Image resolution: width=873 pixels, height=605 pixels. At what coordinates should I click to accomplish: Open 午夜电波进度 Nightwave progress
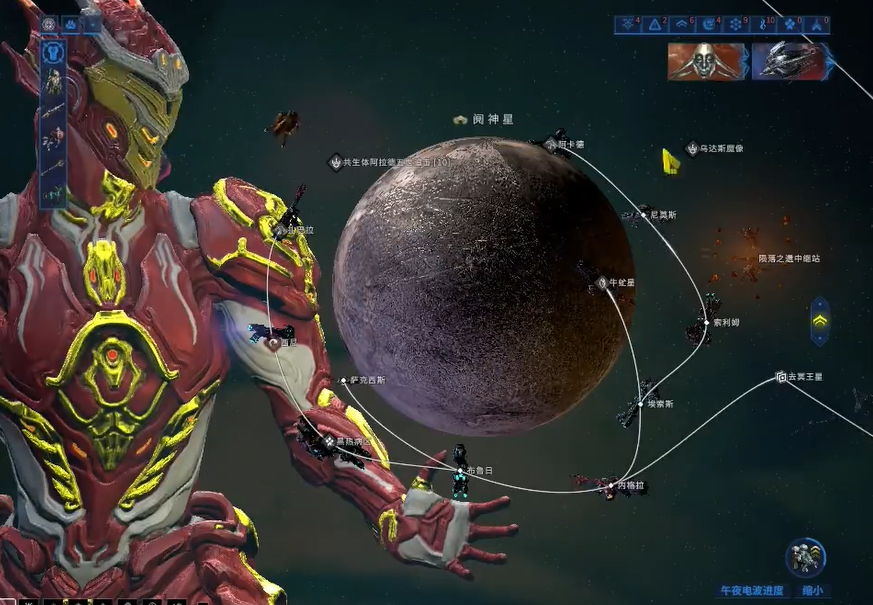[x=752, y=591]
